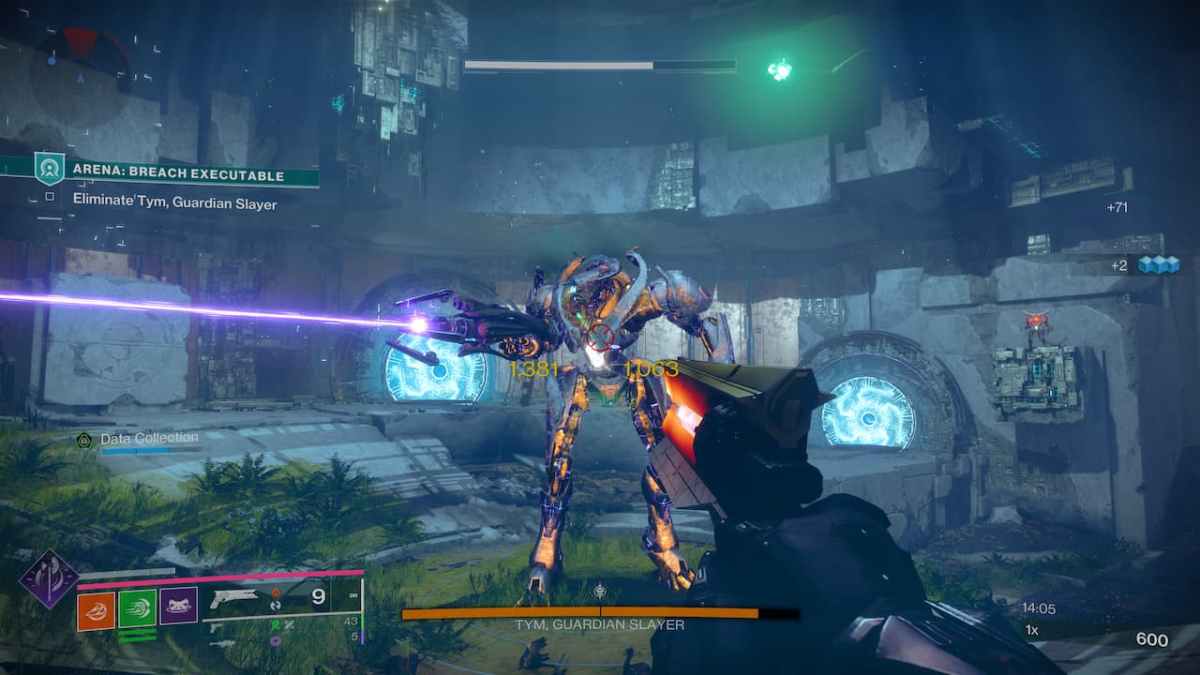Use the green melee ability icon
This screenshot has height=675, width=1200.
[137, 608]
